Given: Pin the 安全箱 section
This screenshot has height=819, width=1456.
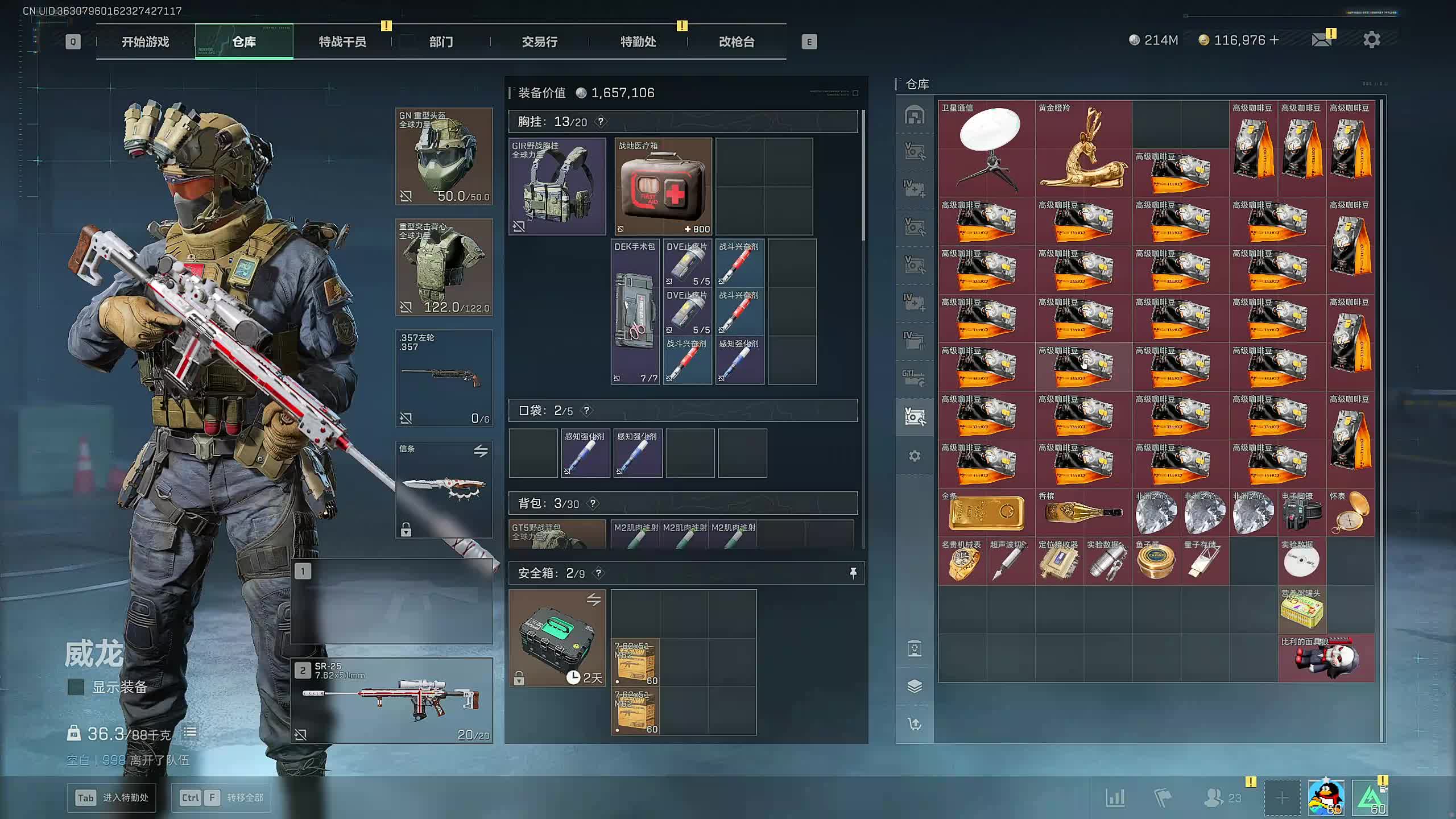Looking at the screenshot, I should point(853,573).
